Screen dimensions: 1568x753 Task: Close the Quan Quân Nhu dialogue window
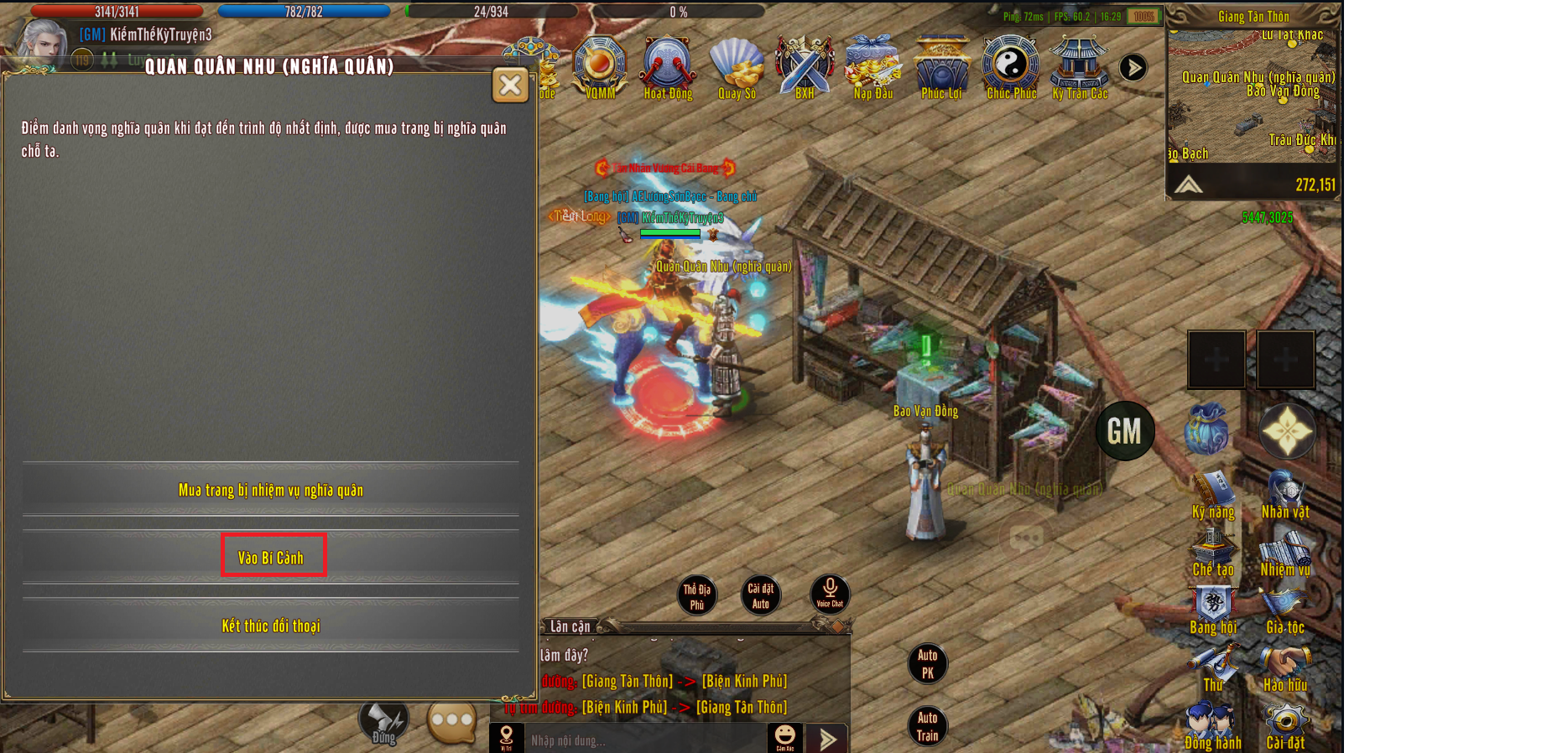tap(510, 86)
